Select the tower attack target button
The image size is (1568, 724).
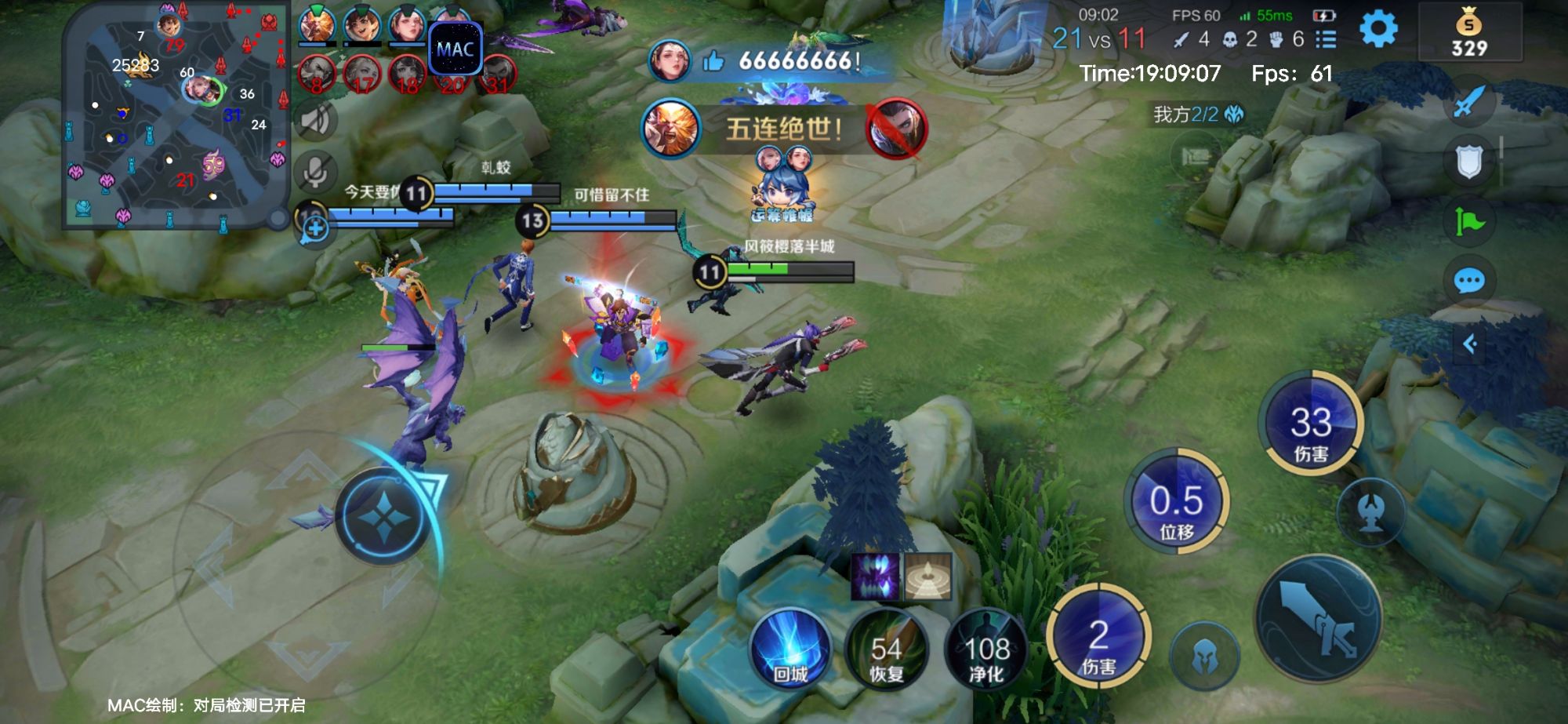[x=1370, y=510]
